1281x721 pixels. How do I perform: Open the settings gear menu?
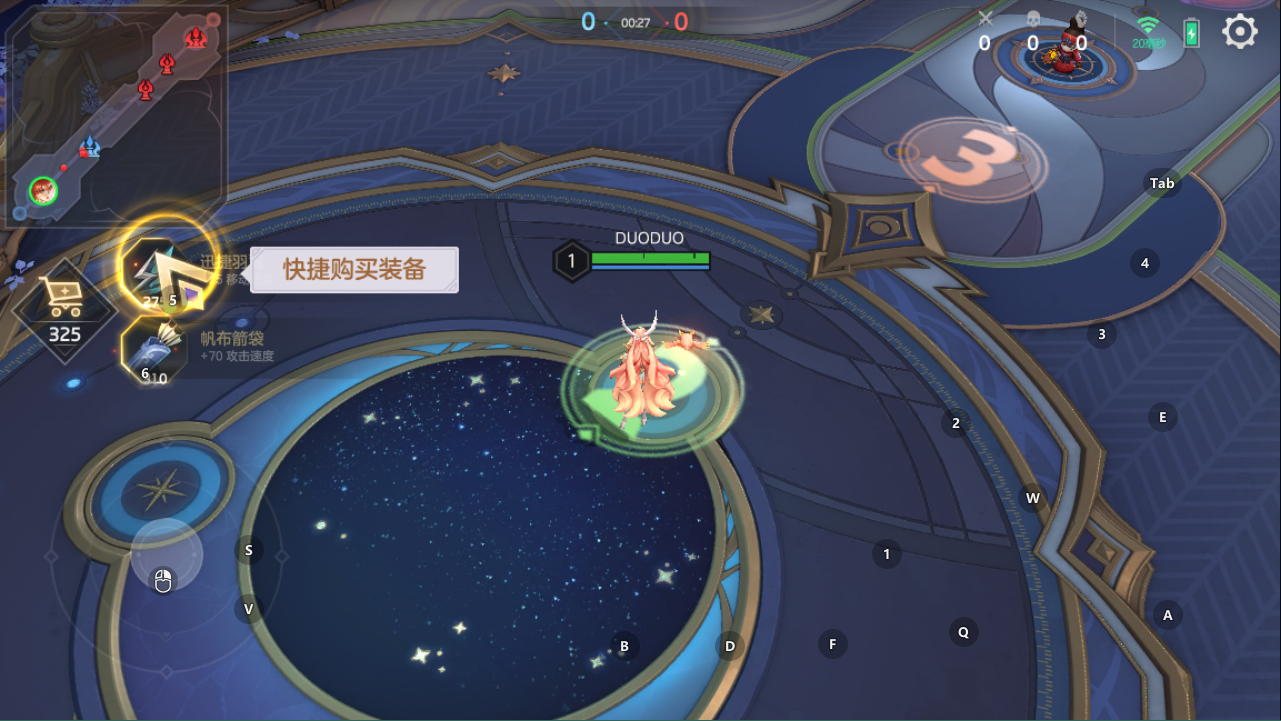1238,31
